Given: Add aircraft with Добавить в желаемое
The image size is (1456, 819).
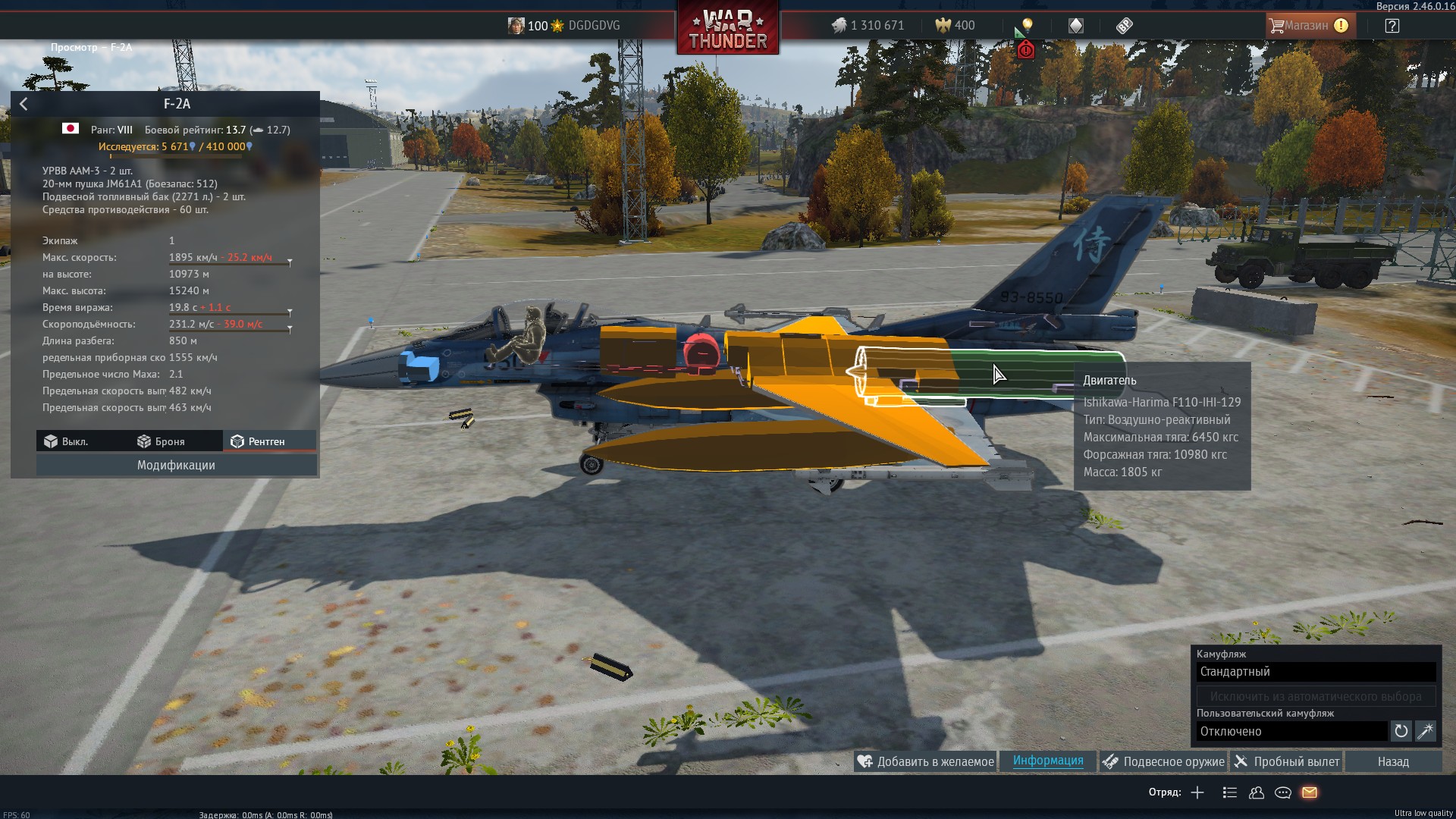Looking at the screenshot, I should [925, 761].
